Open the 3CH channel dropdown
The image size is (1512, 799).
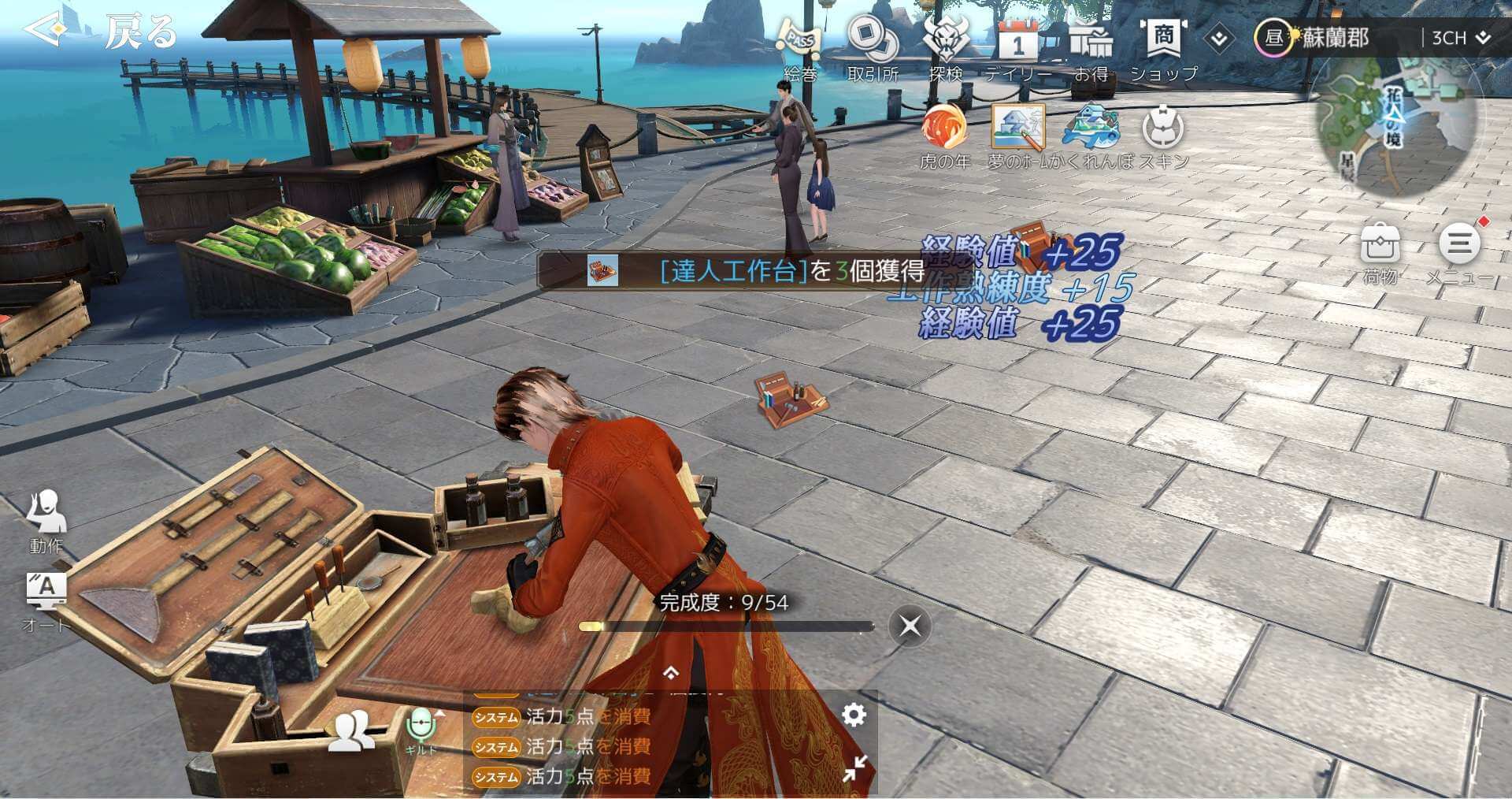coord(1459,38)
